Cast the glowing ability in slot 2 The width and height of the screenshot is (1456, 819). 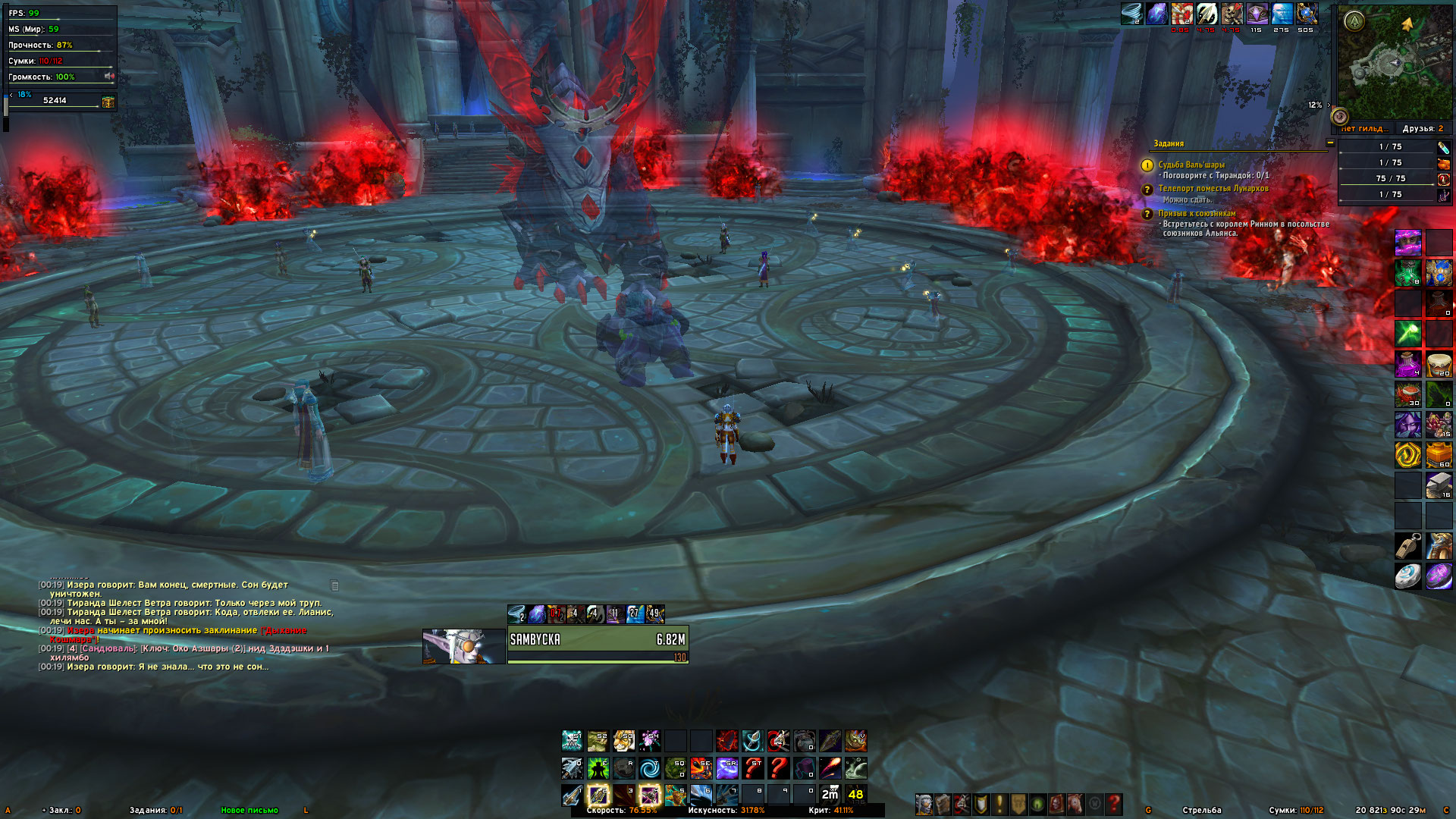598,795
